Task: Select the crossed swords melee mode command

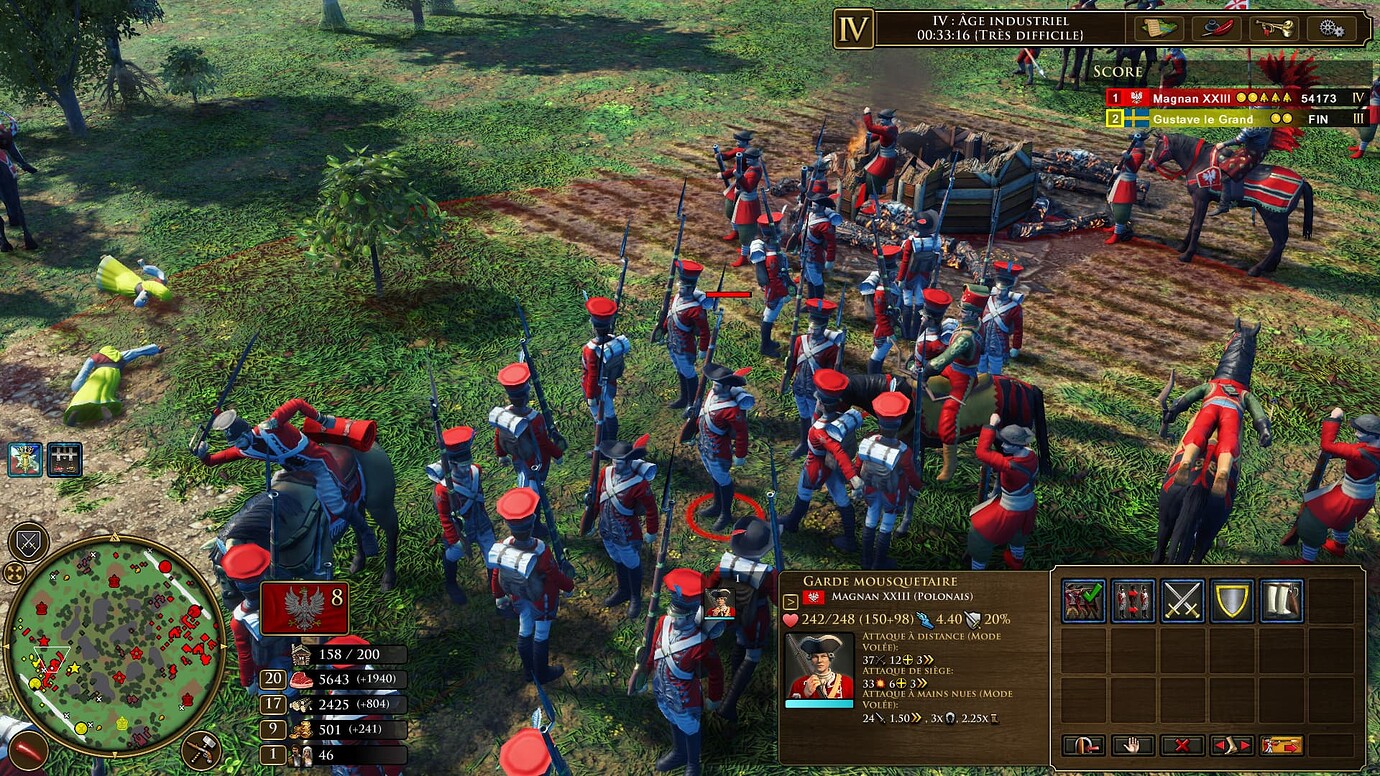Action: (1183, 599)
